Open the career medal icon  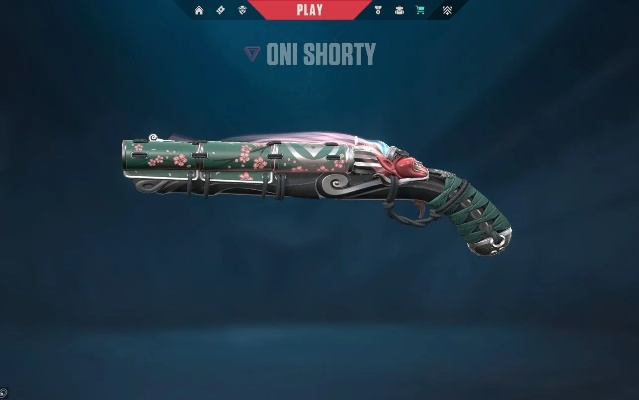click(377, 10)
